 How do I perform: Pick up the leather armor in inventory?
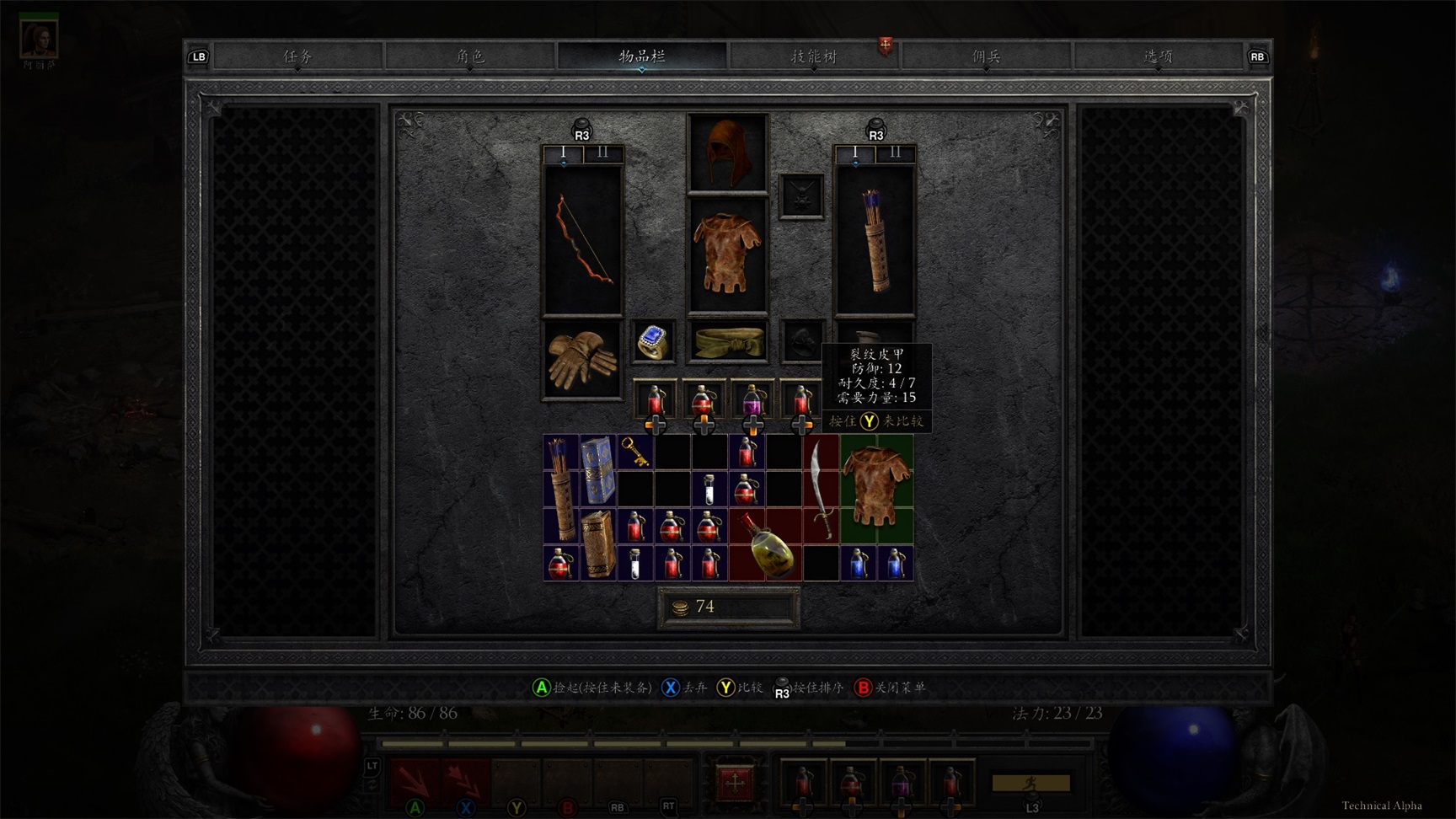point(876,489)
